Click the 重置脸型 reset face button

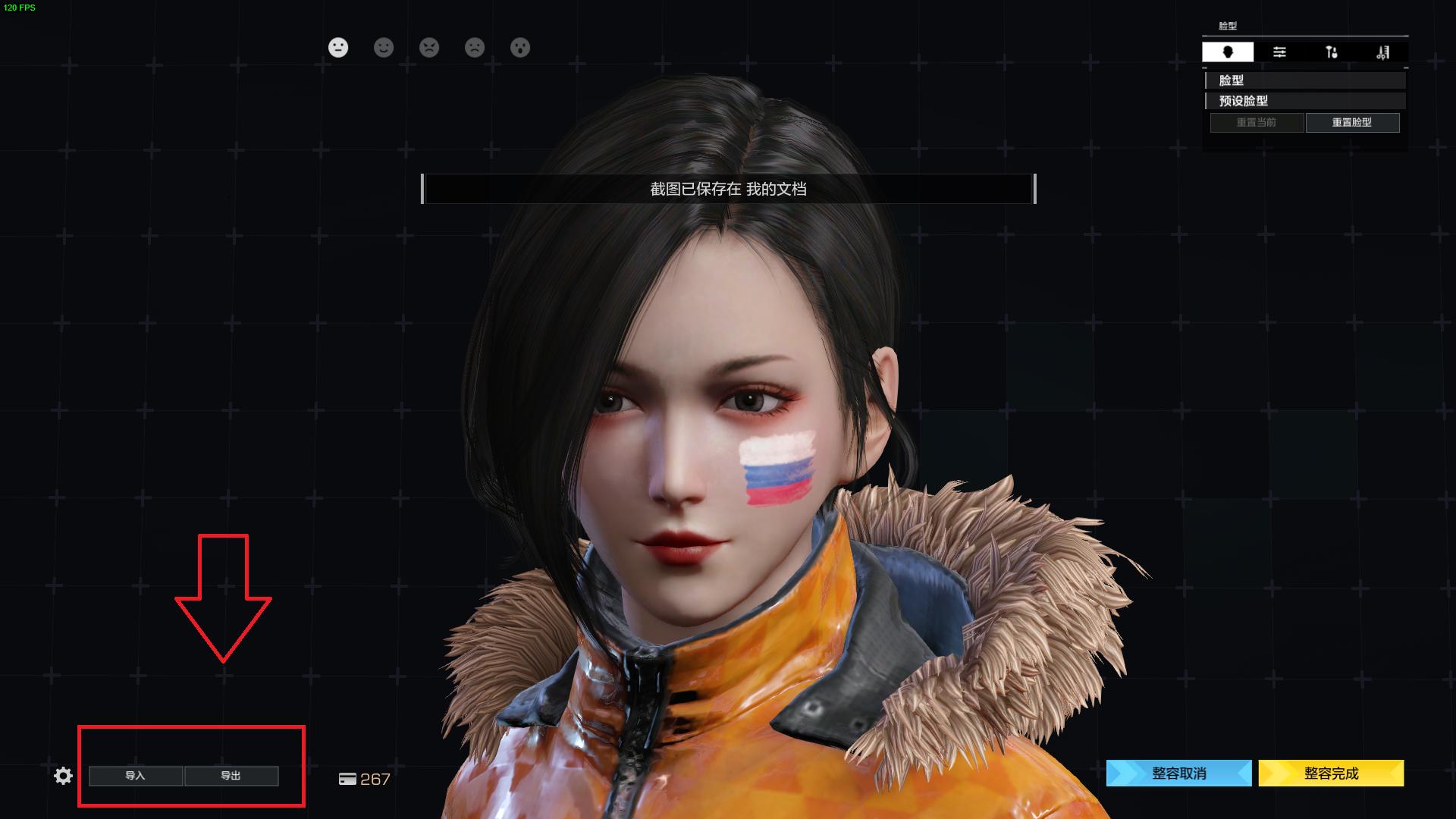(x=1352, y=122)
